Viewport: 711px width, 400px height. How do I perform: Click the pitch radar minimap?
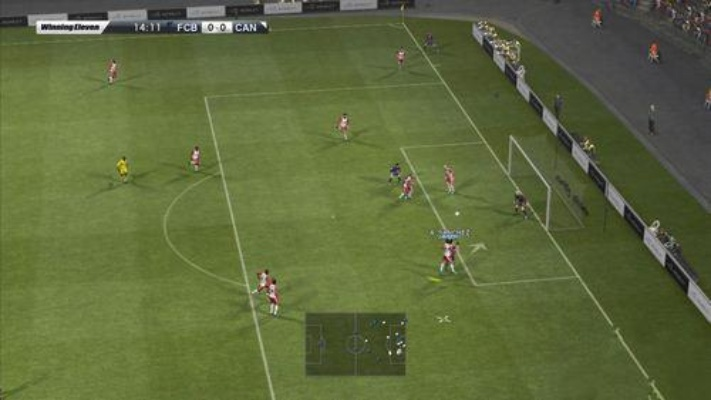click(356, 343)
